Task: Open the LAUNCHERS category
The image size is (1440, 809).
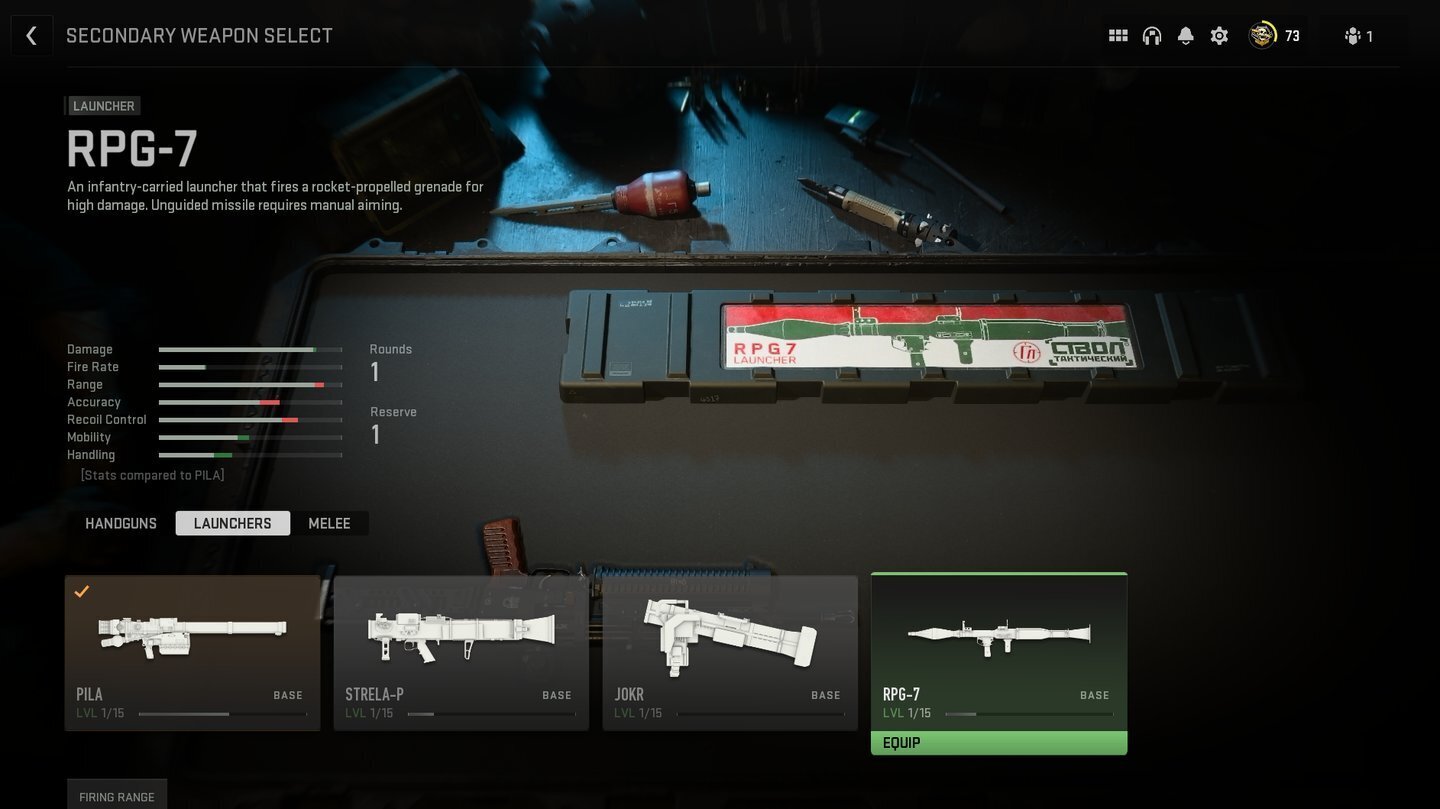Action: pos(232,523)
